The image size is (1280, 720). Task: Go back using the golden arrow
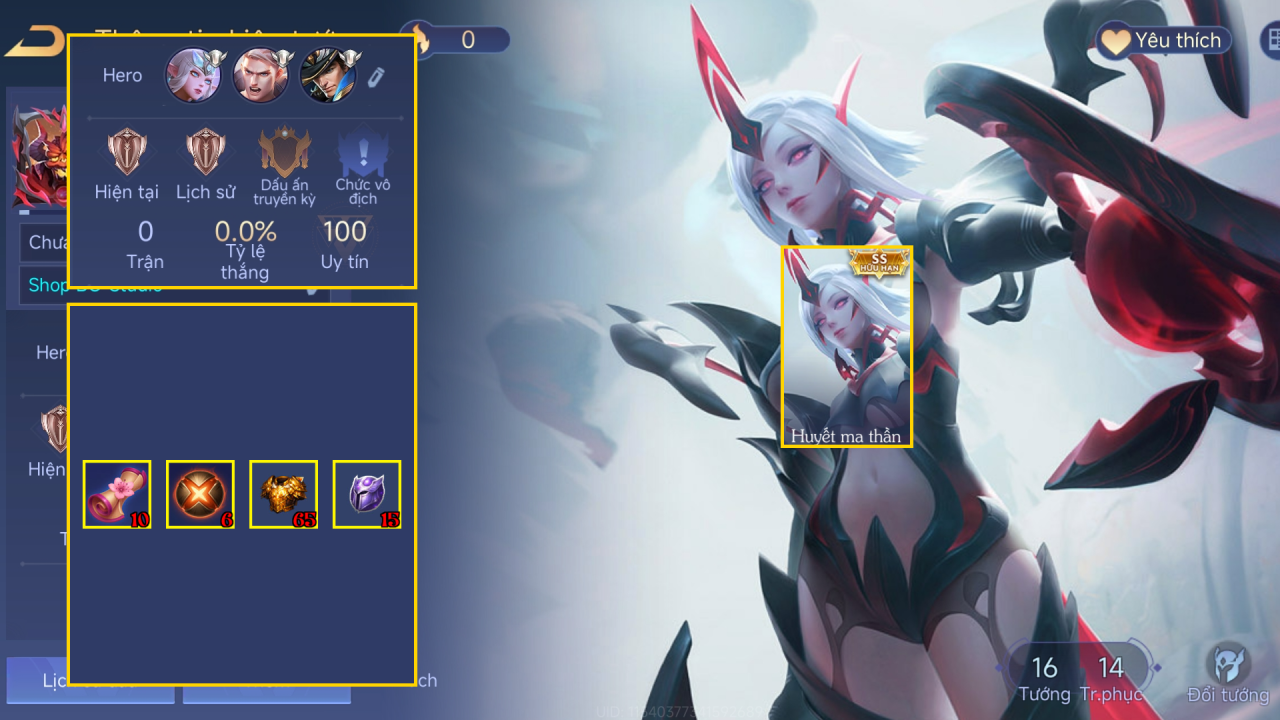pyautogui.click(x=34, y=43)
